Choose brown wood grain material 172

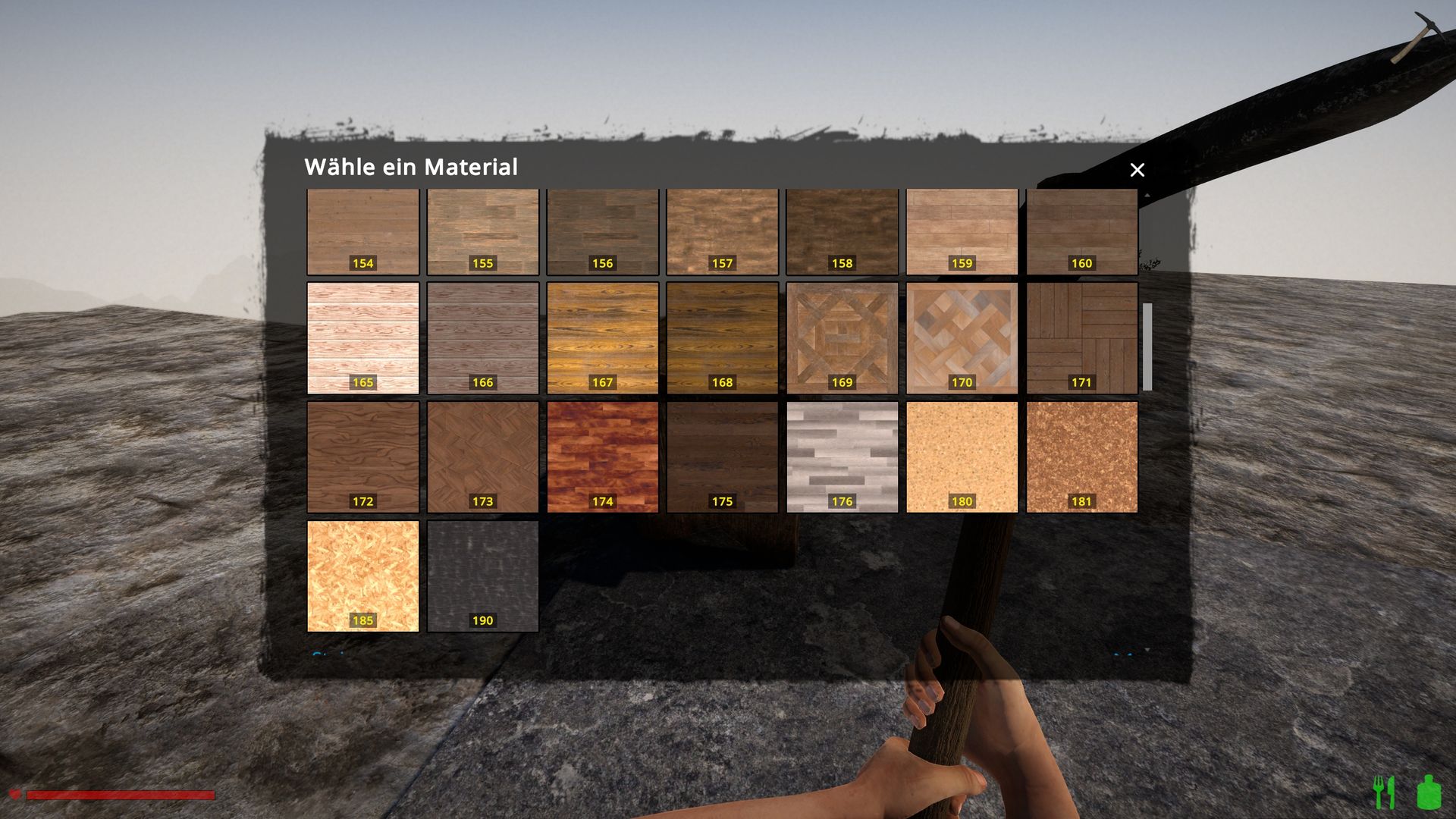[x=362, y=457]
